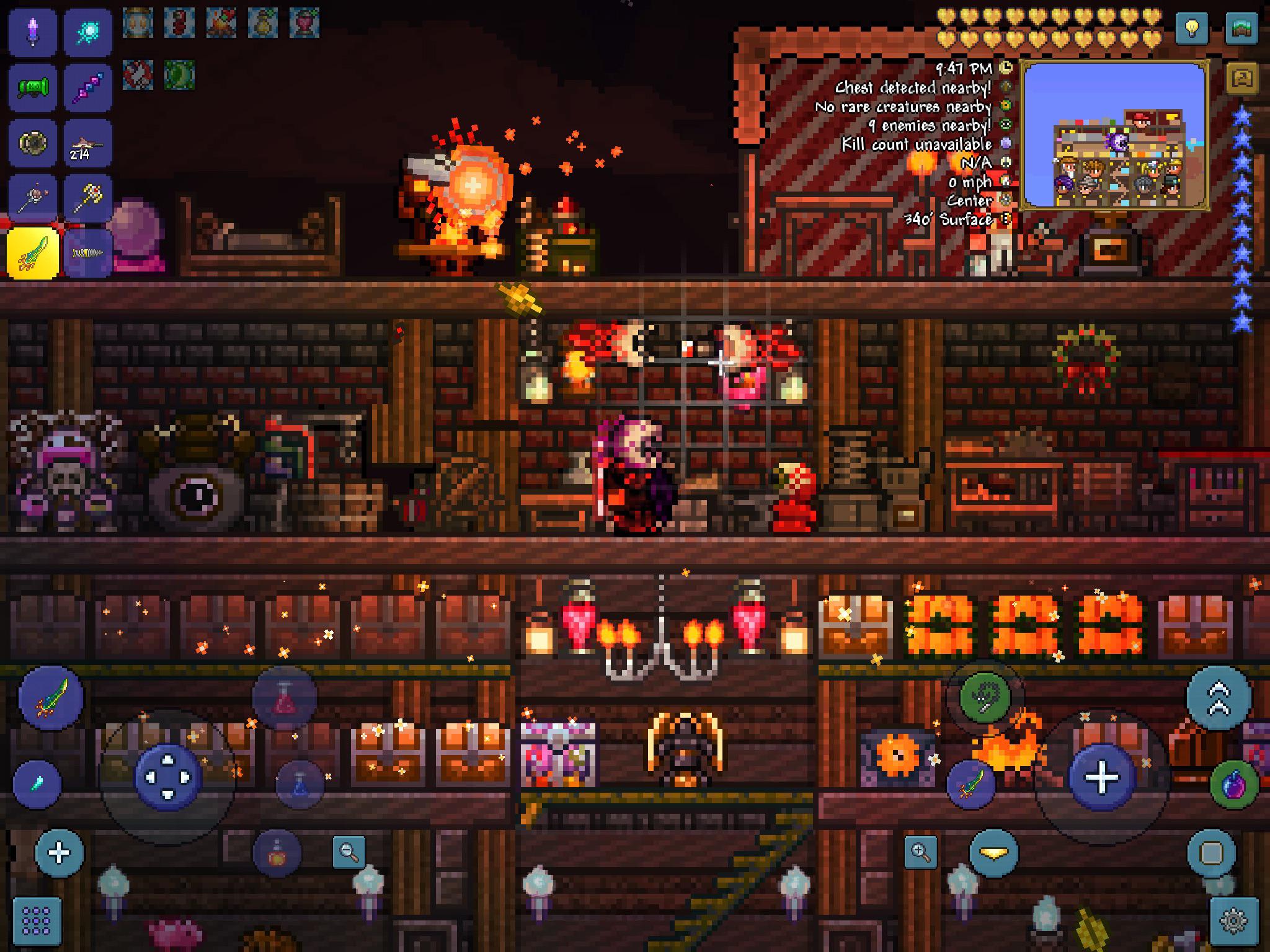Select the grenade launcher hotbar slot
The width and height of the screenshot is (1270, 952).
32,90
